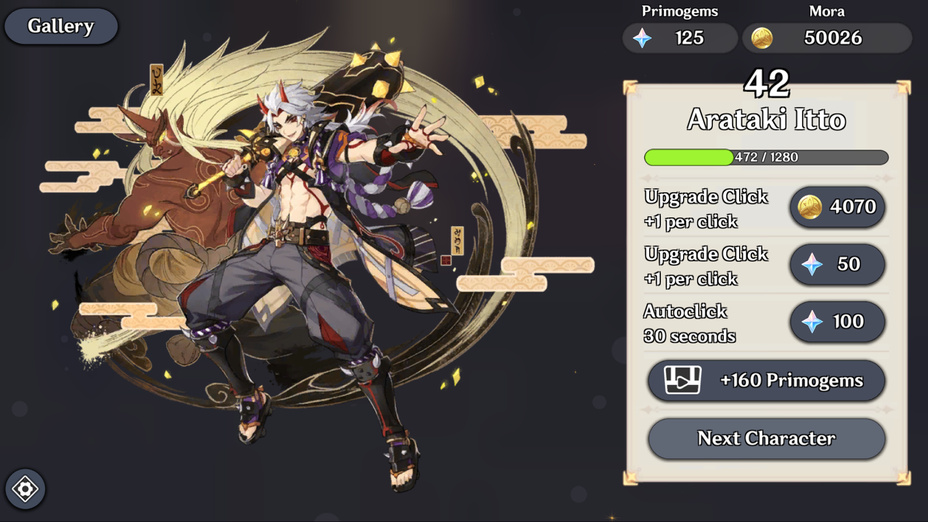Watch ad for +160 Primogems
928x522 pixels.
766,381
